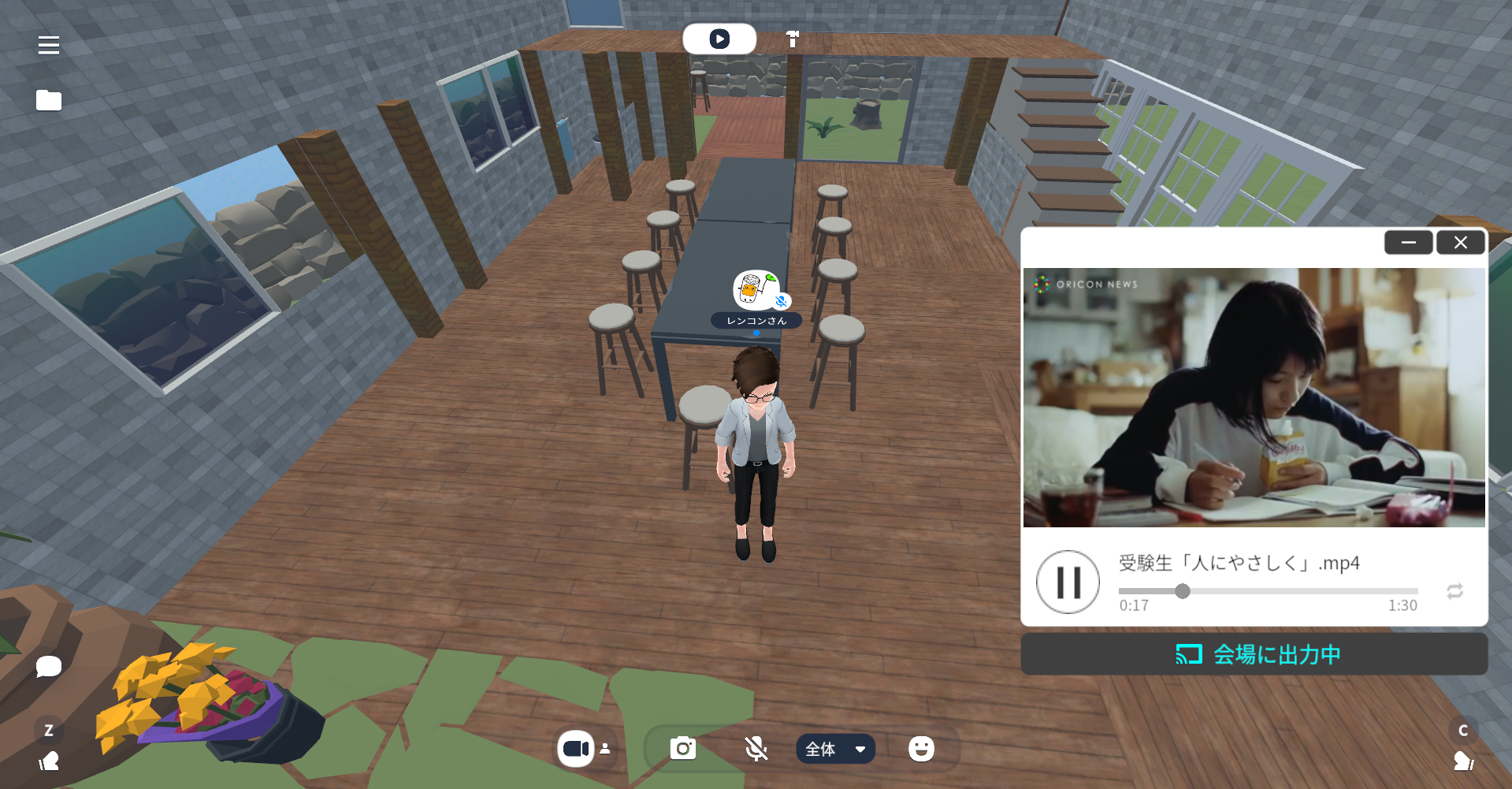Click the clapping hand icon
This screenshot has height=789, width=1512.
click(x=49, y=761)
